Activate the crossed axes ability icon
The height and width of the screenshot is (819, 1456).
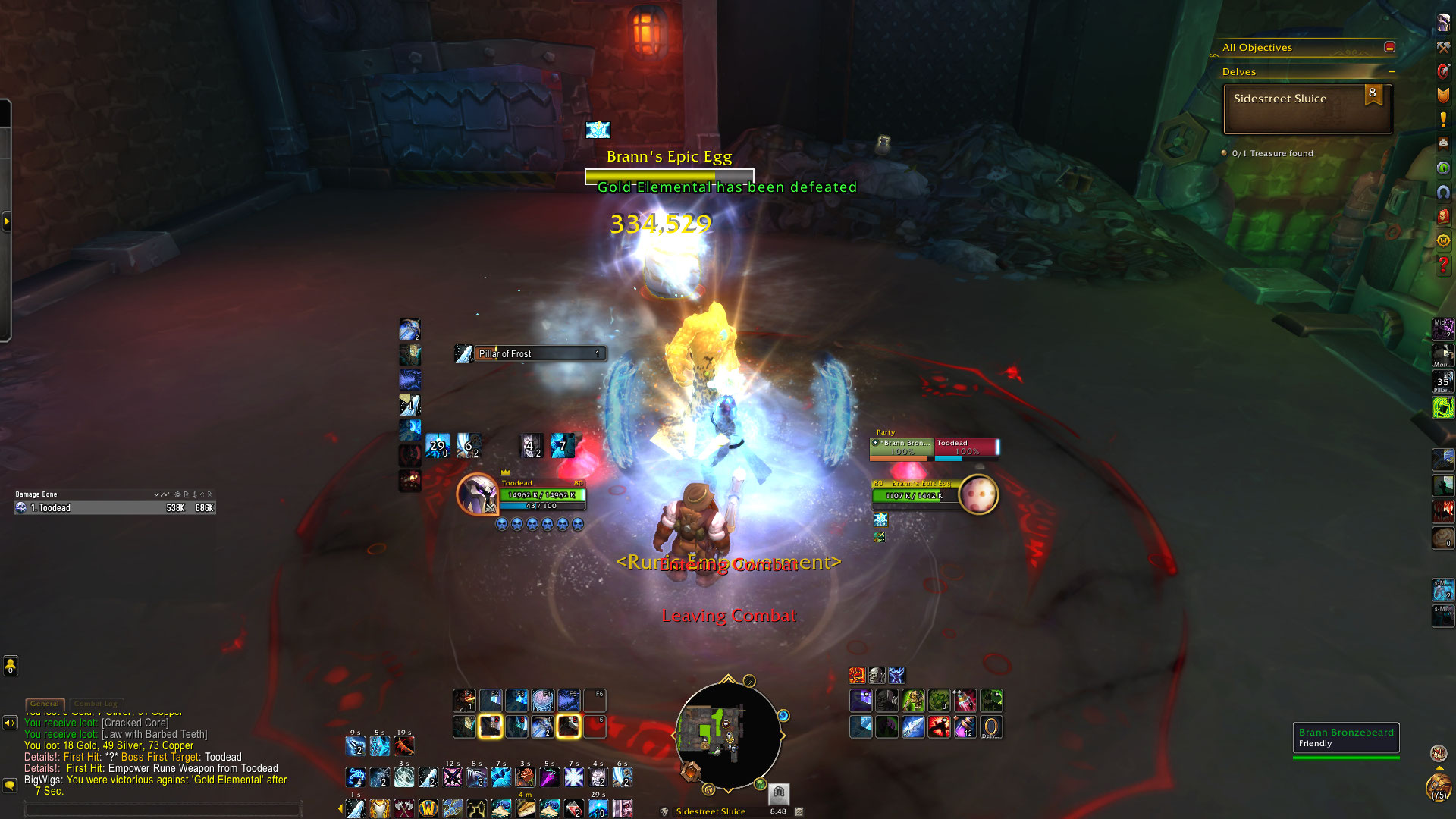coord(404,808)
